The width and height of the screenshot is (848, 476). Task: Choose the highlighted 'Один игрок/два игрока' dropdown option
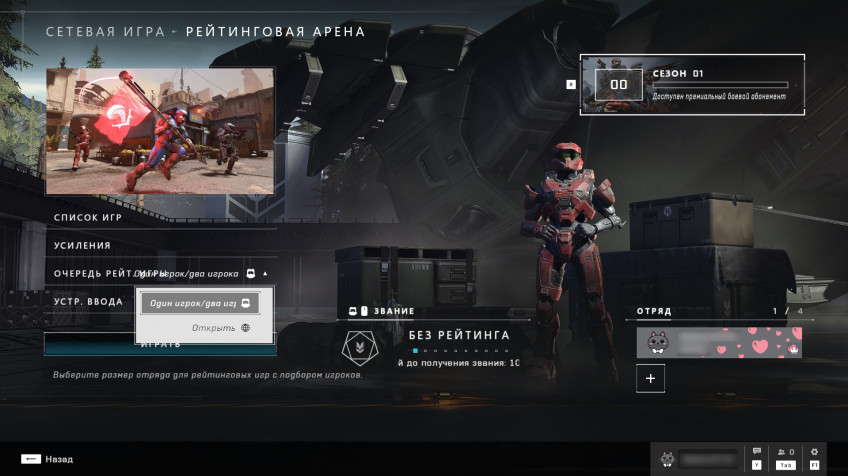(198, 302)
